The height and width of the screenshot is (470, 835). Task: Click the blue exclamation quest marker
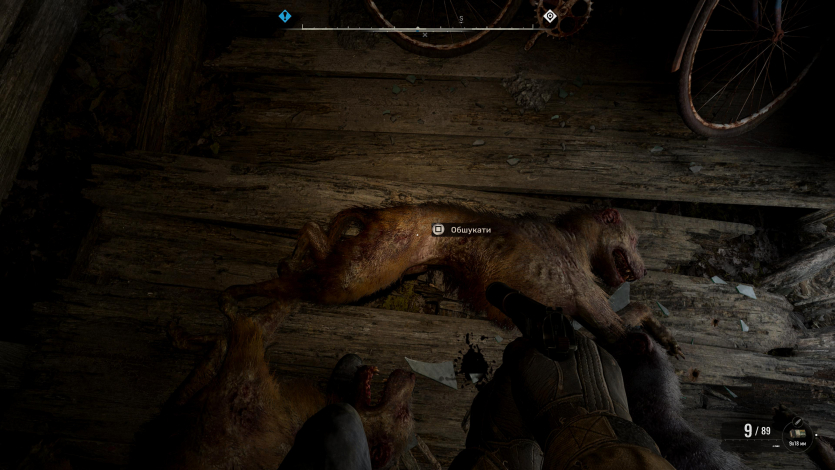click(x=285, y=16)
